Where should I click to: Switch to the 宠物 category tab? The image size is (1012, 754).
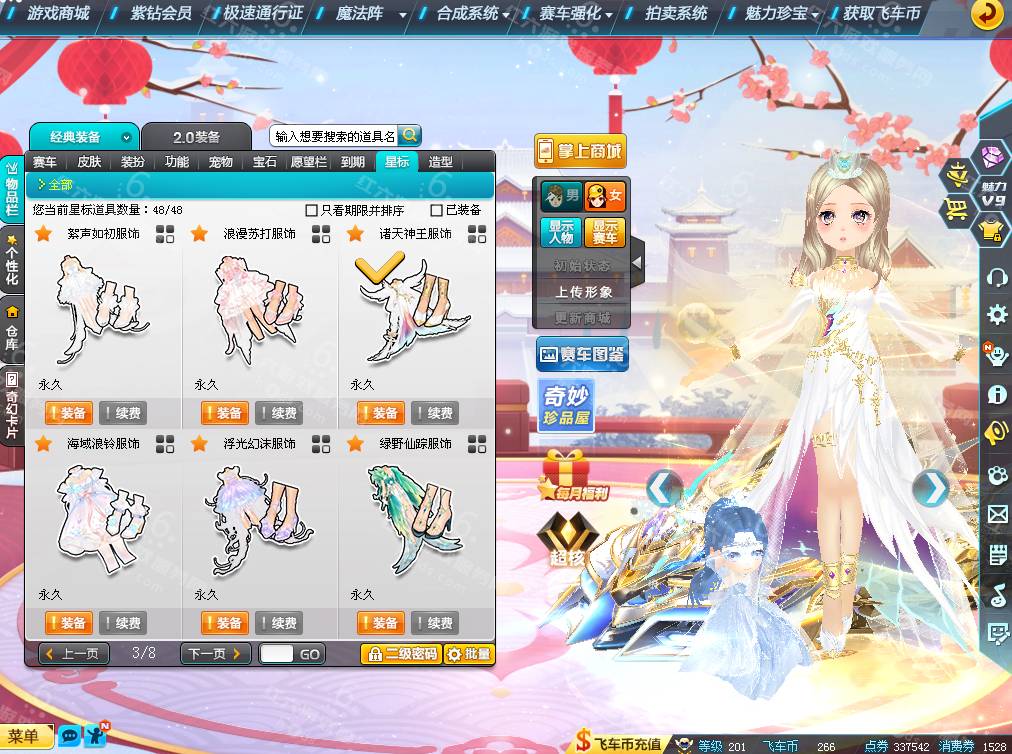(220, 162)
